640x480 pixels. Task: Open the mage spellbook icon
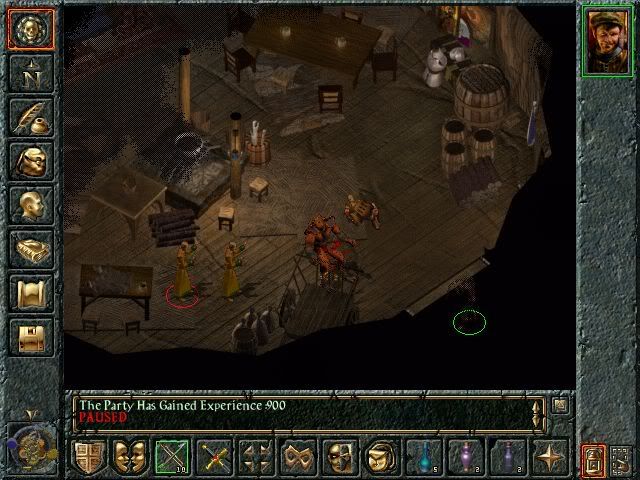(29, 249)
